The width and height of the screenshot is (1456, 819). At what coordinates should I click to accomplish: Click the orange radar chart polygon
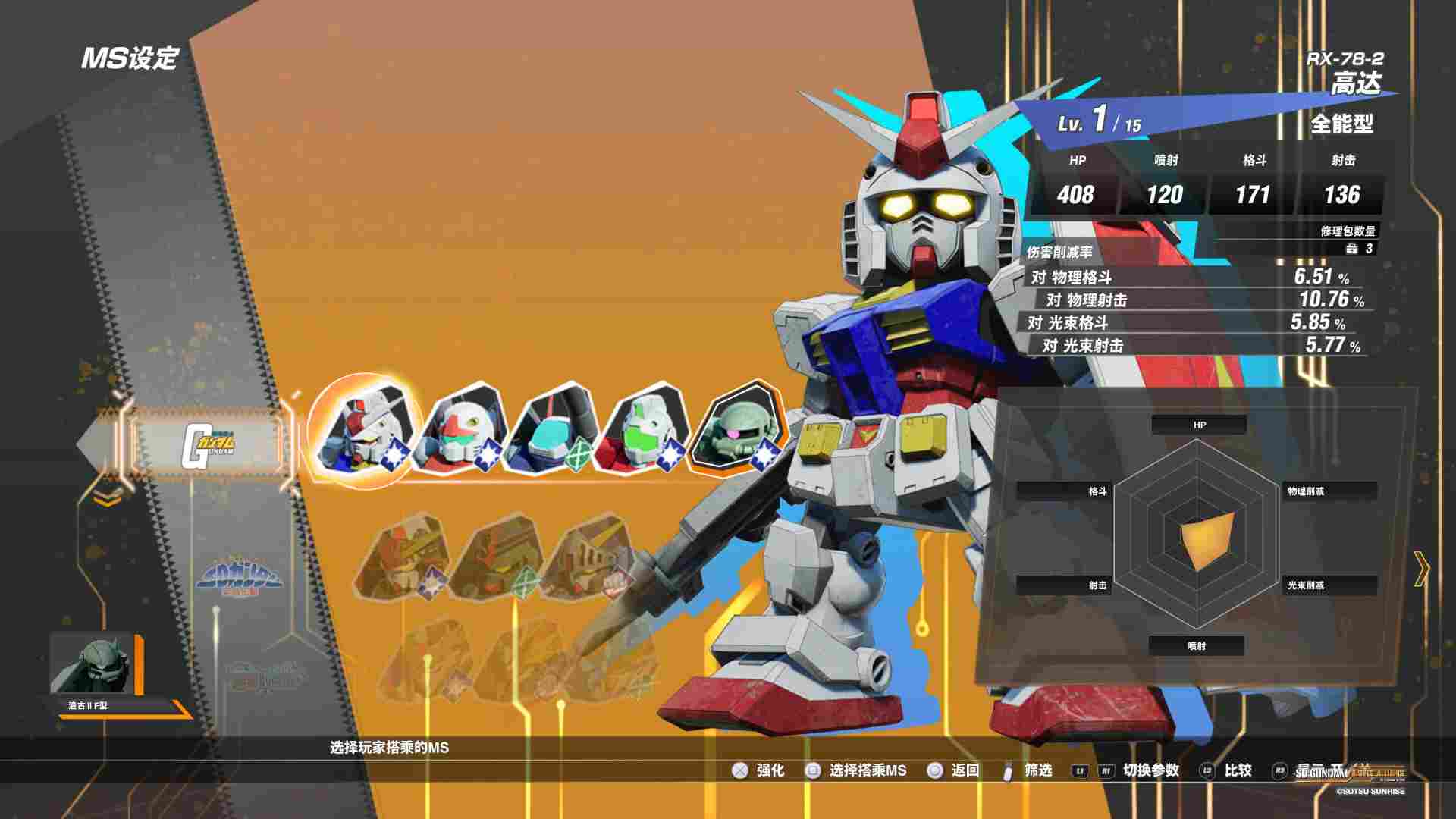[x=1206, y=538]
